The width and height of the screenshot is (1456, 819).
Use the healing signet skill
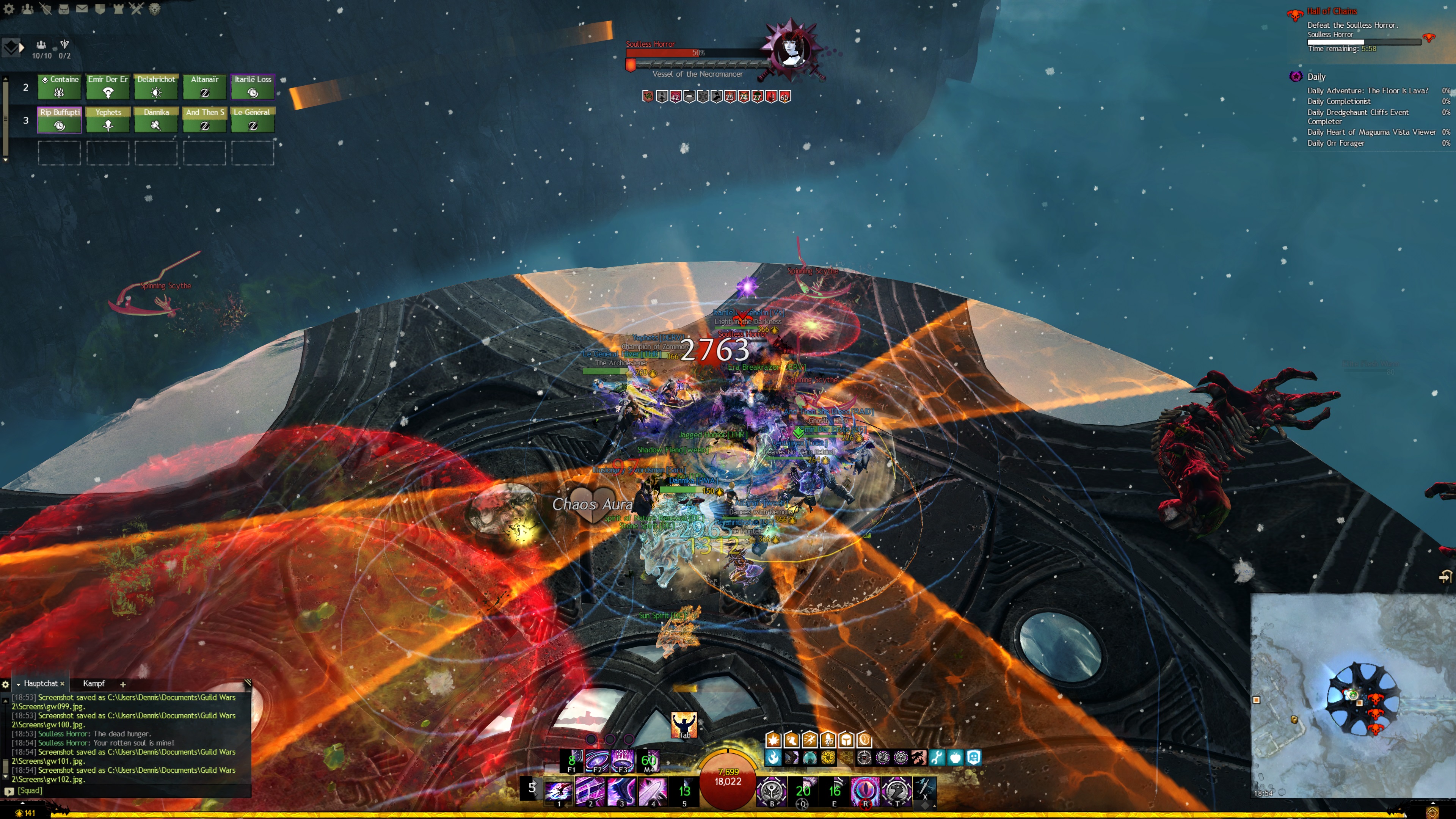pos(772,791)
